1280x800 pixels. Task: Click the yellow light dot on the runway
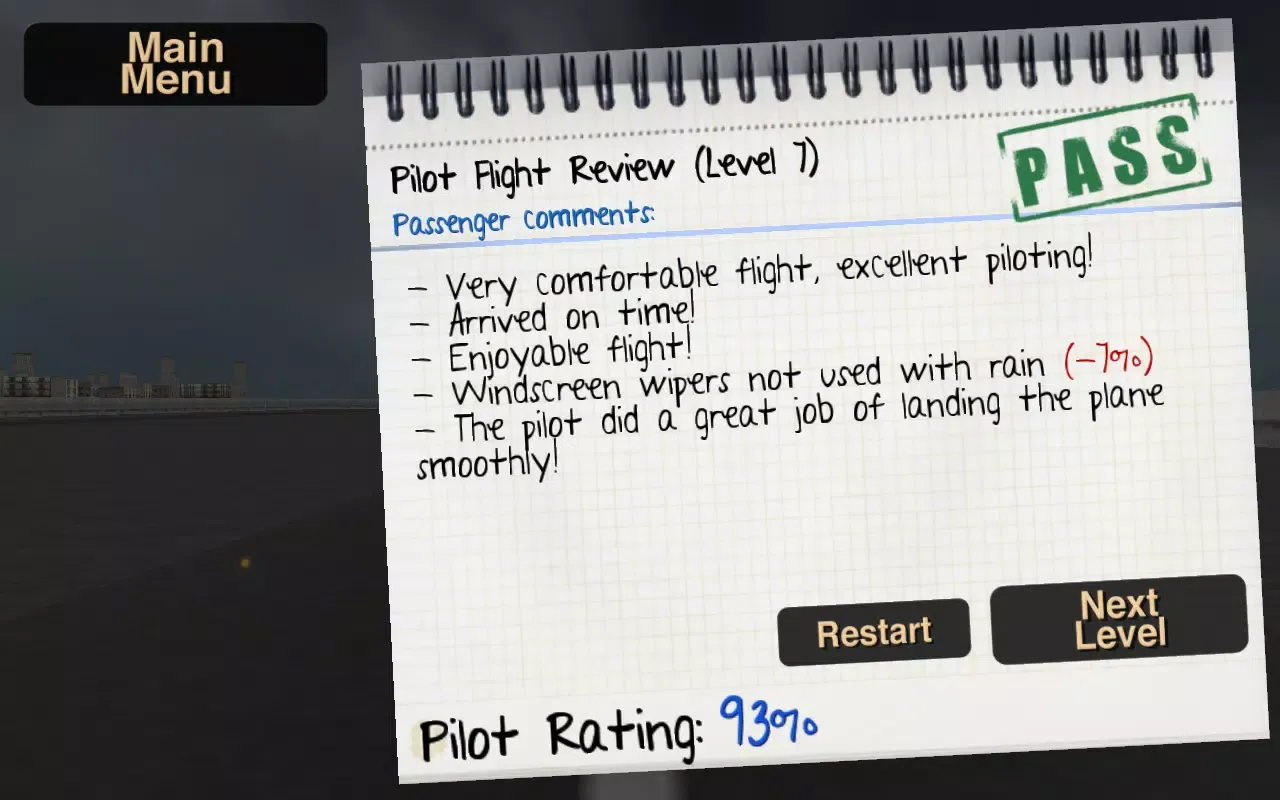click(x=244, y=563)
